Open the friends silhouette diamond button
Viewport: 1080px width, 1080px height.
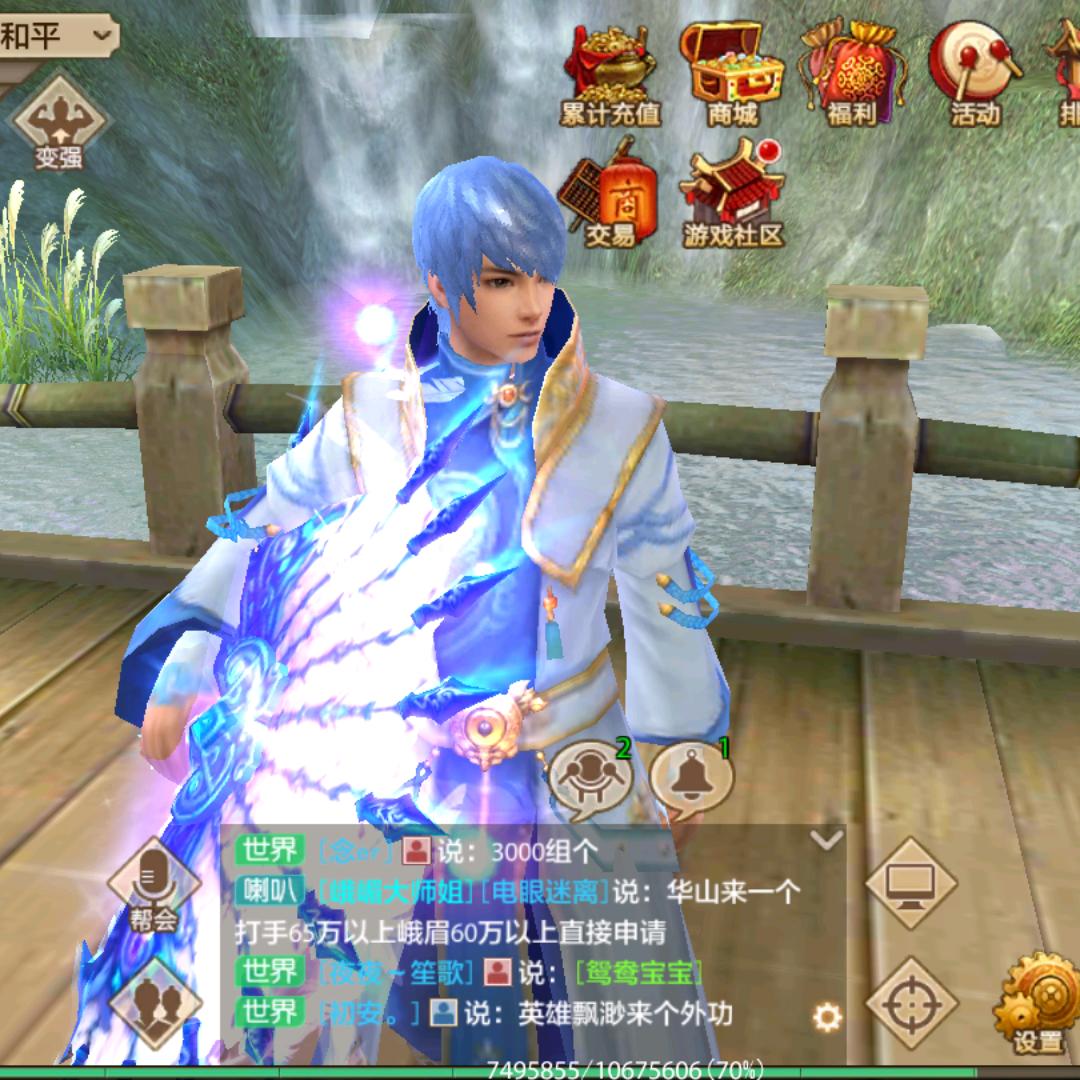[153, 1002]
